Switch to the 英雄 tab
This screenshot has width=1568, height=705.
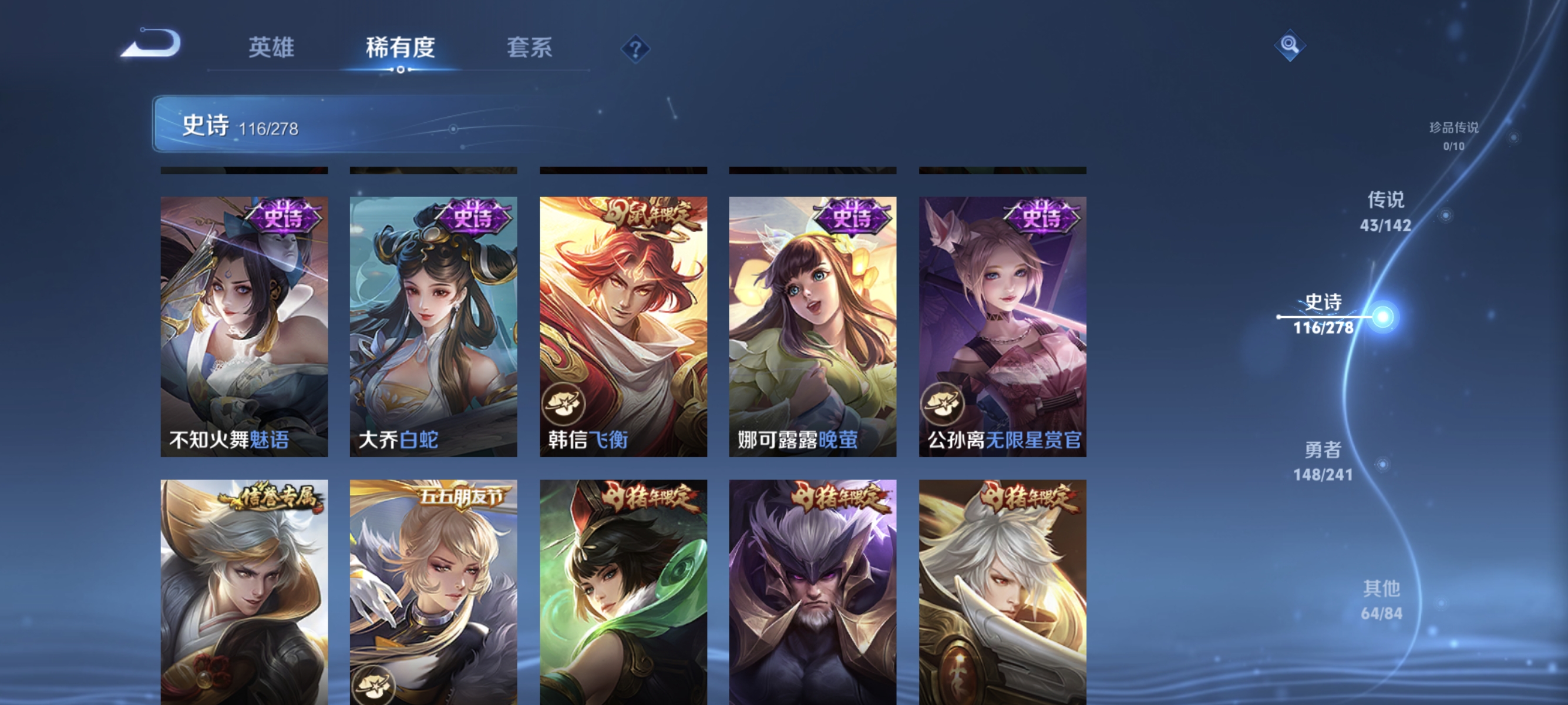(x=271, y=49)
